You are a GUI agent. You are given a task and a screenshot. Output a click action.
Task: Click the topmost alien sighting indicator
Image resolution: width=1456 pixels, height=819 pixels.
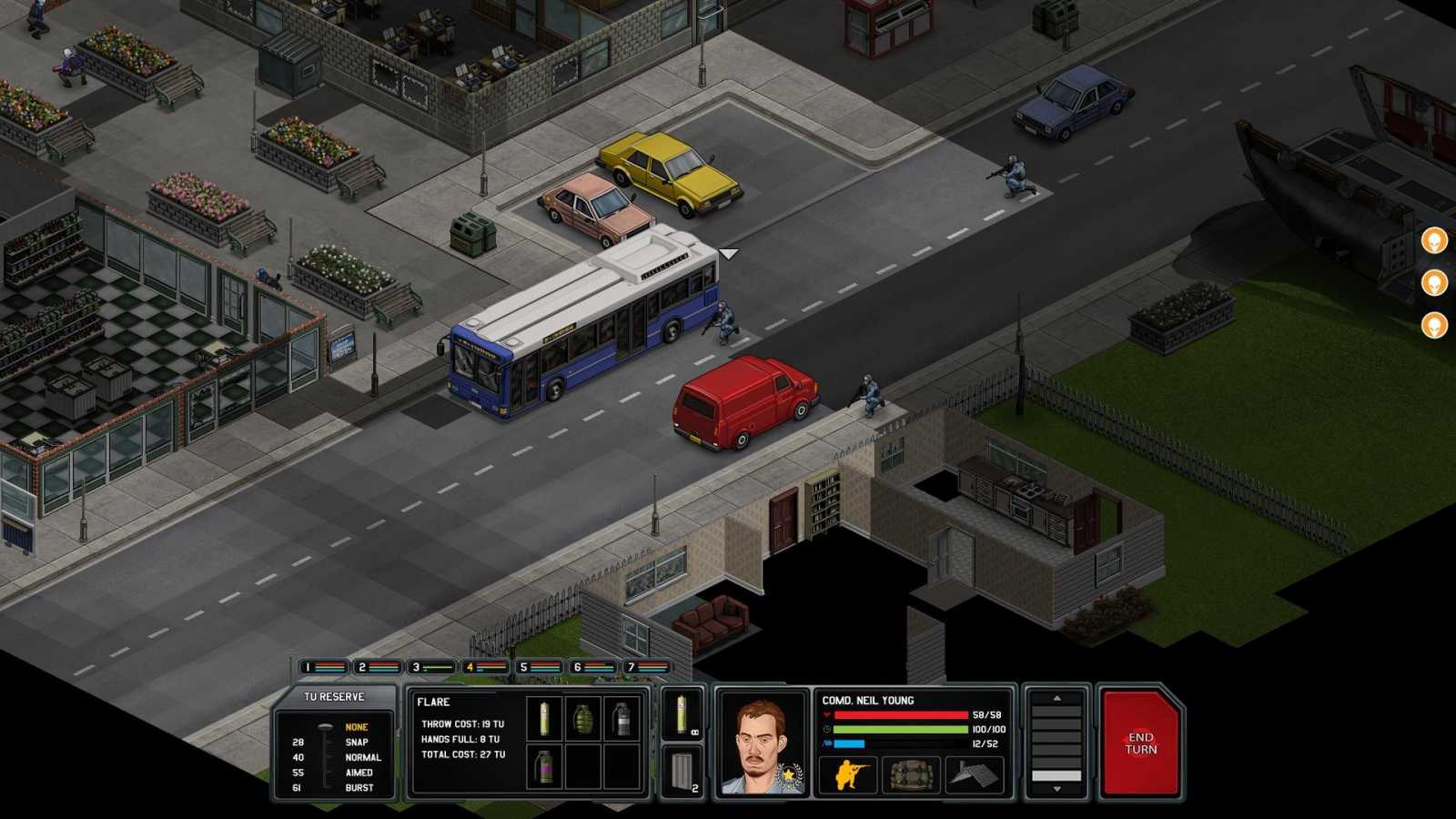[x=1433, y=241]
